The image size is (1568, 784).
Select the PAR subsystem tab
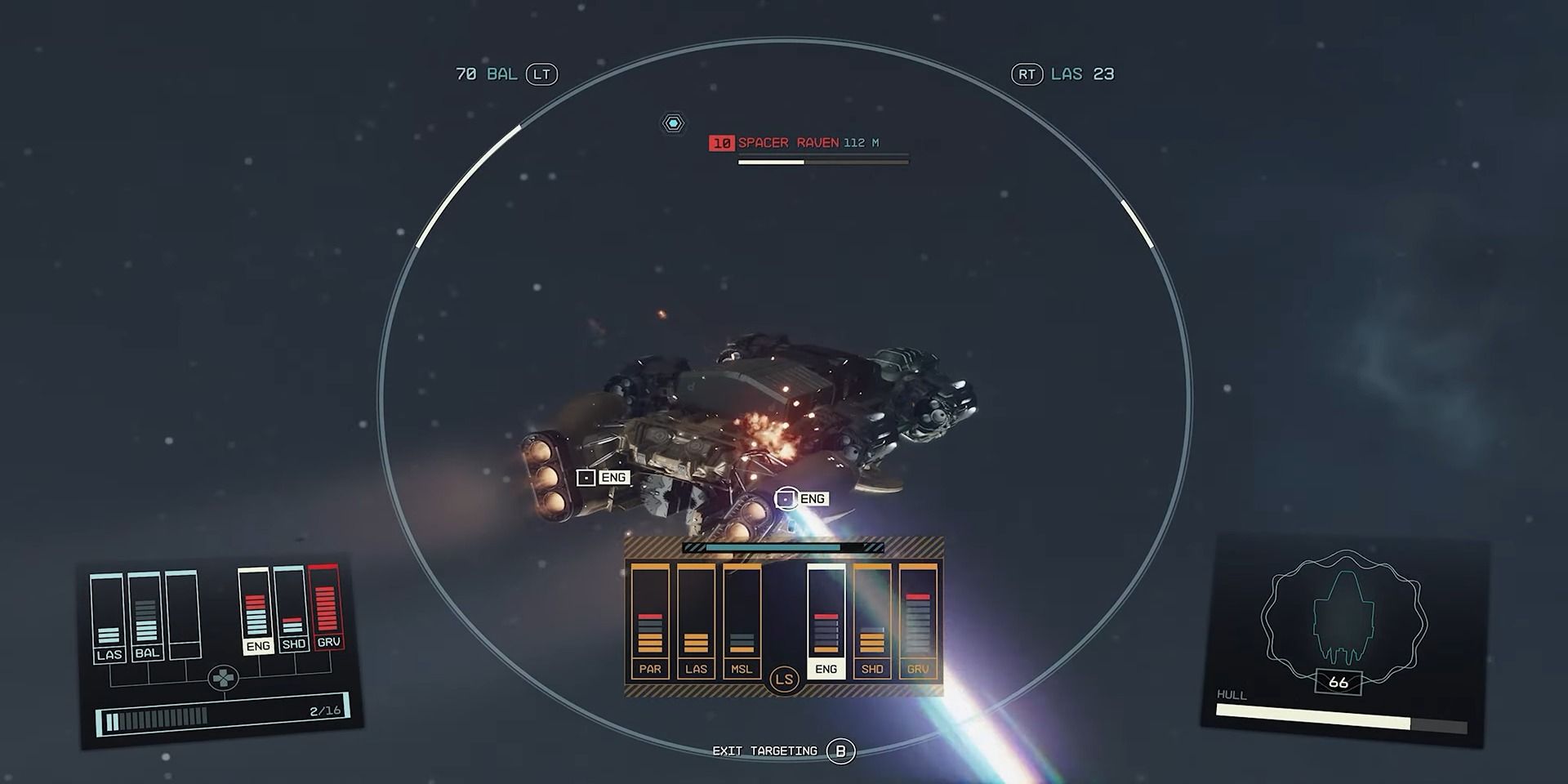click(651, 668)
